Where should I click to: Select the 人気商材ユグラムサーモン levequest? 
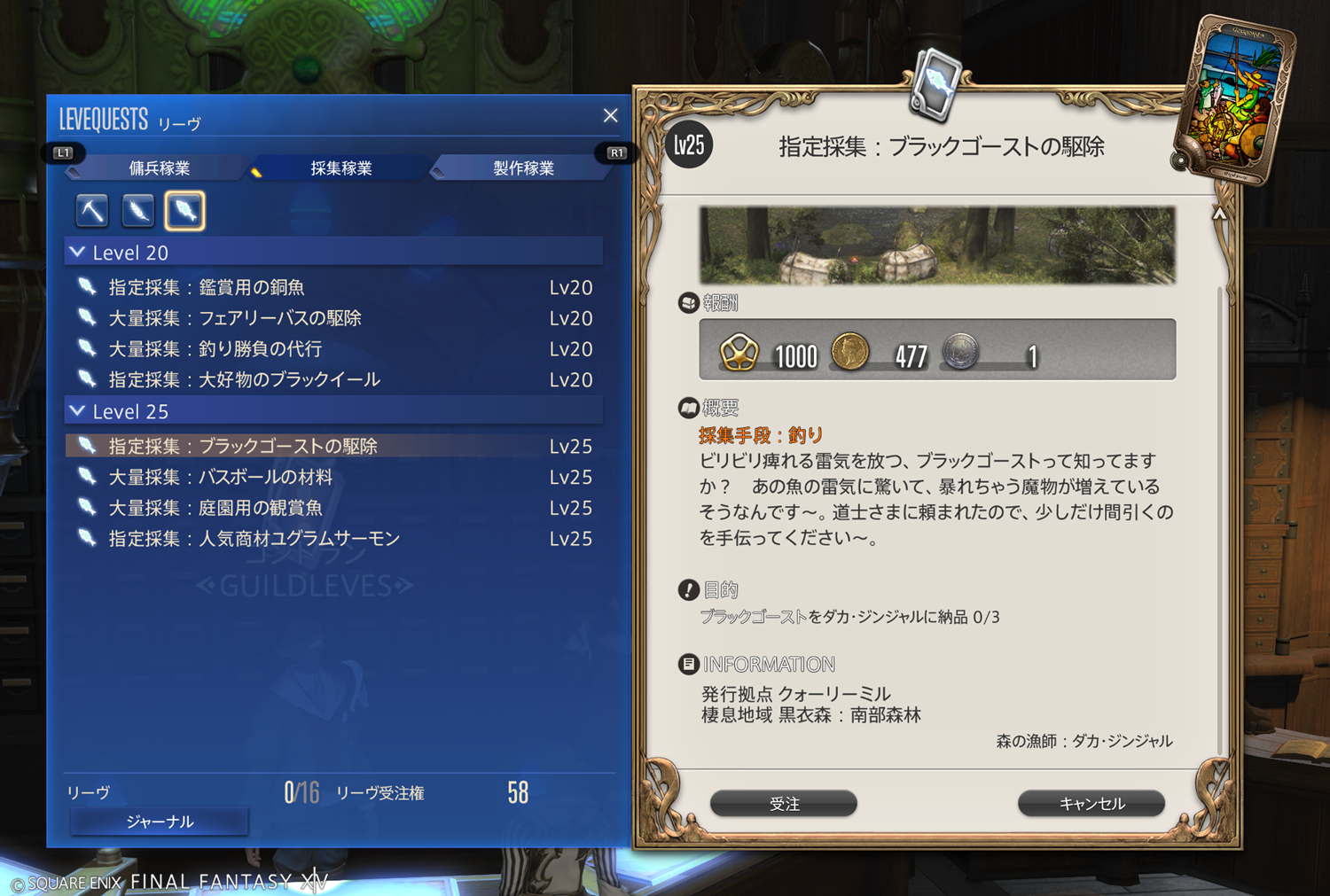click(254, 539)
